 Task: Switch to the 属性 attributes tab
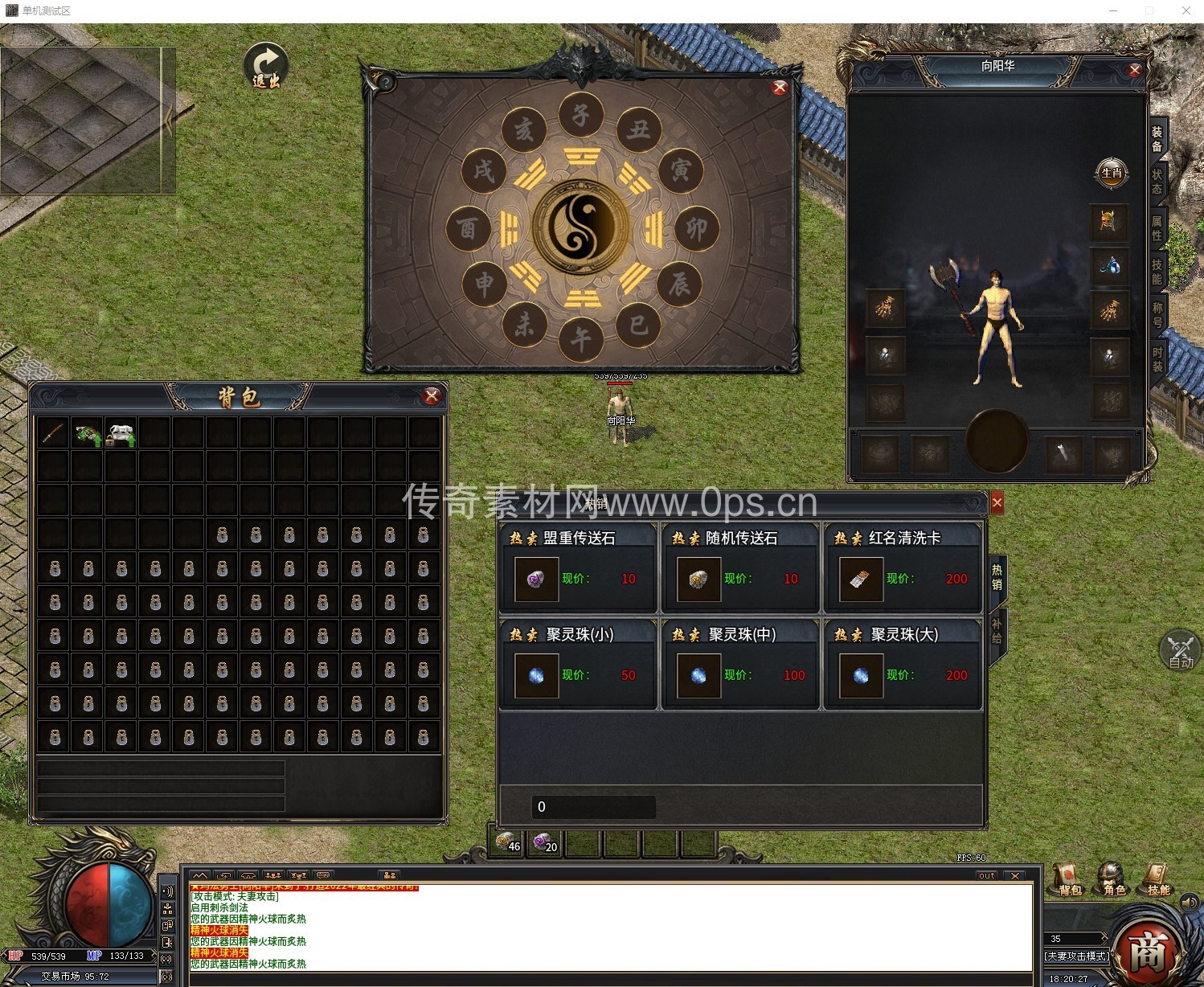pyautogui.click(x=1157, y=227)
